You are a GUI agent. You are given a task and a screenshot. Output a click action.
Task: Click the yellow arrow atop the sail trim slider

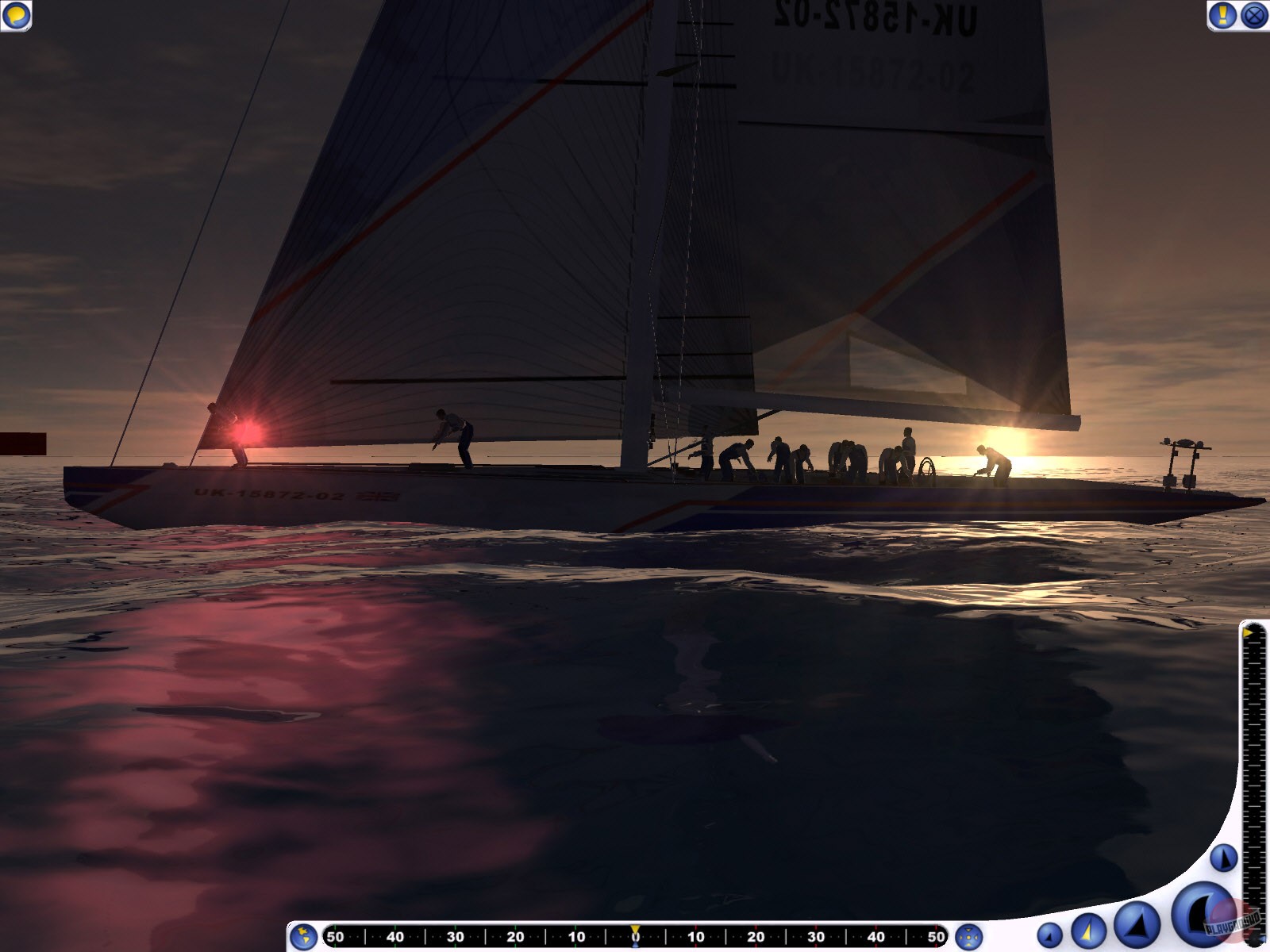pos(1248,632)
